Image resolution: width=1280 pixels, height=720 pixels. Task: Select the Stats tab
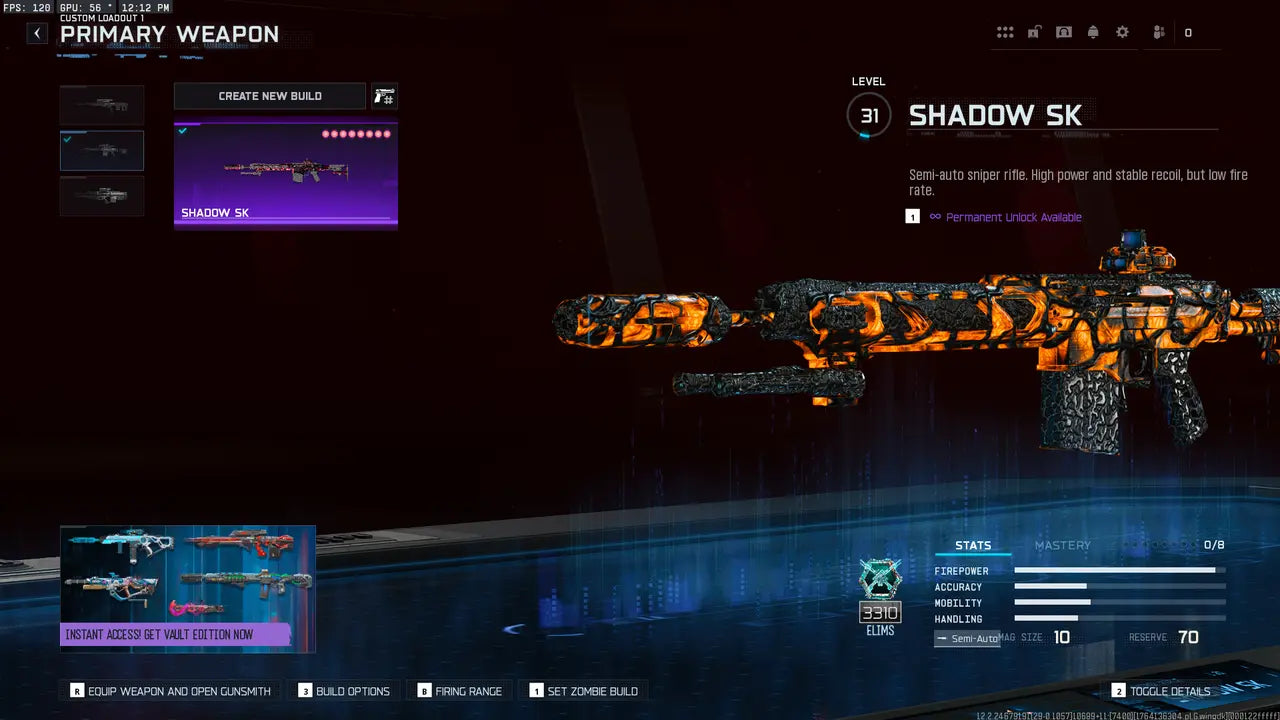(973, 545)
